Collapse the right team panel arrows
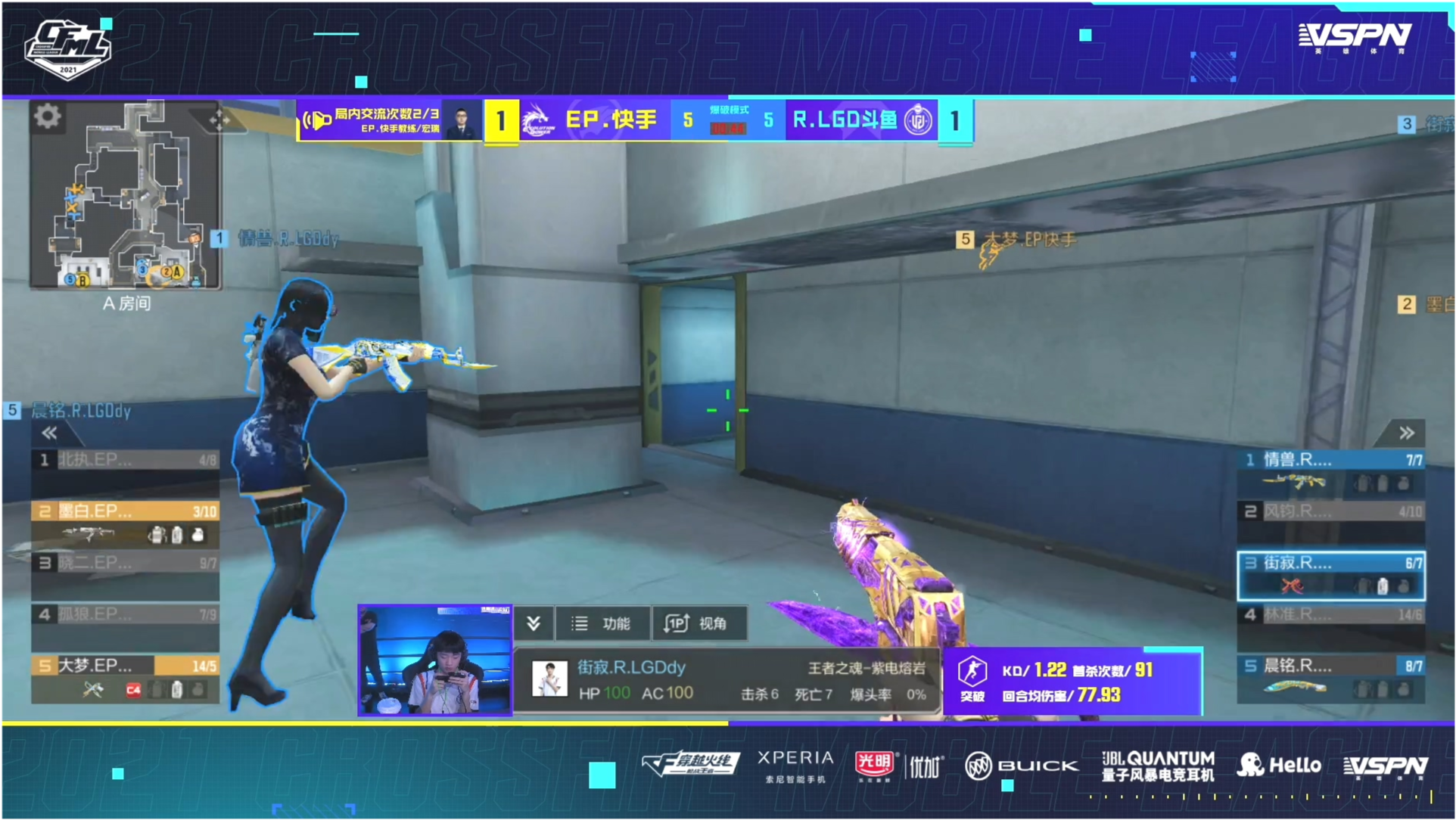The width and height of the screenshot is (1456, 820). pyautogui.click(x=1406, y=433)
